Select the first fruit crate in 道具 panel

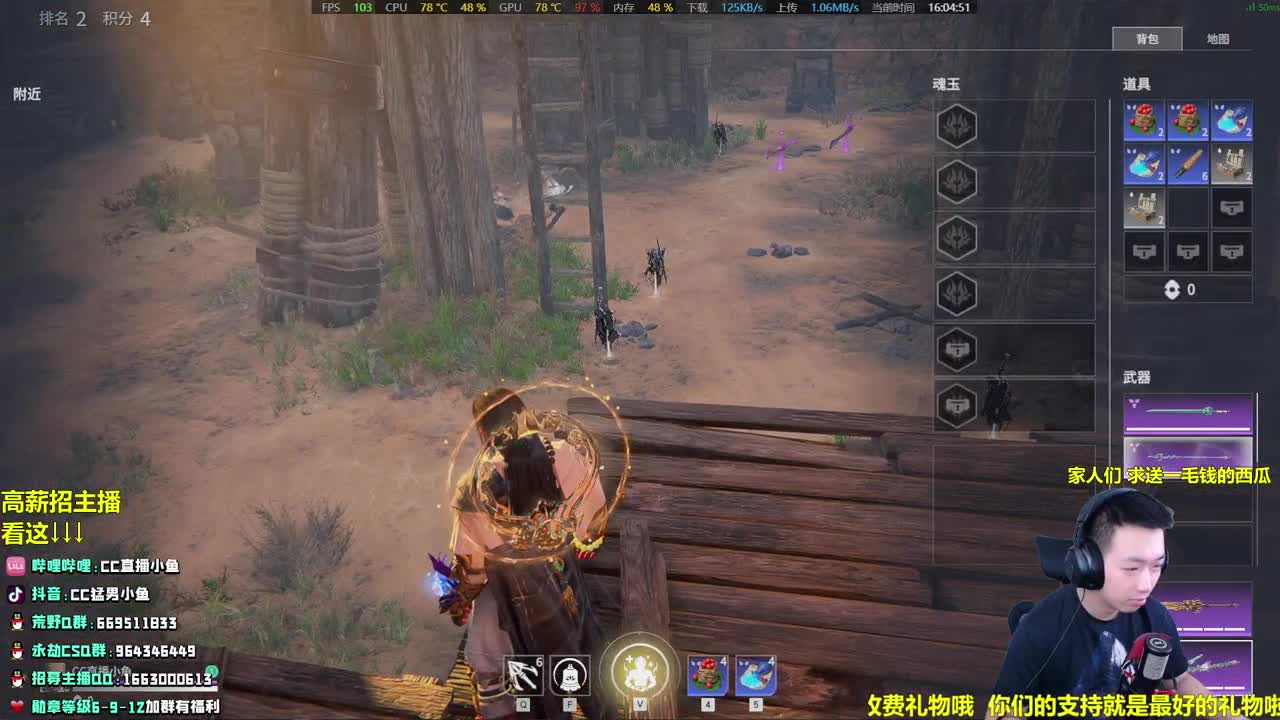tap(1145, 119)
